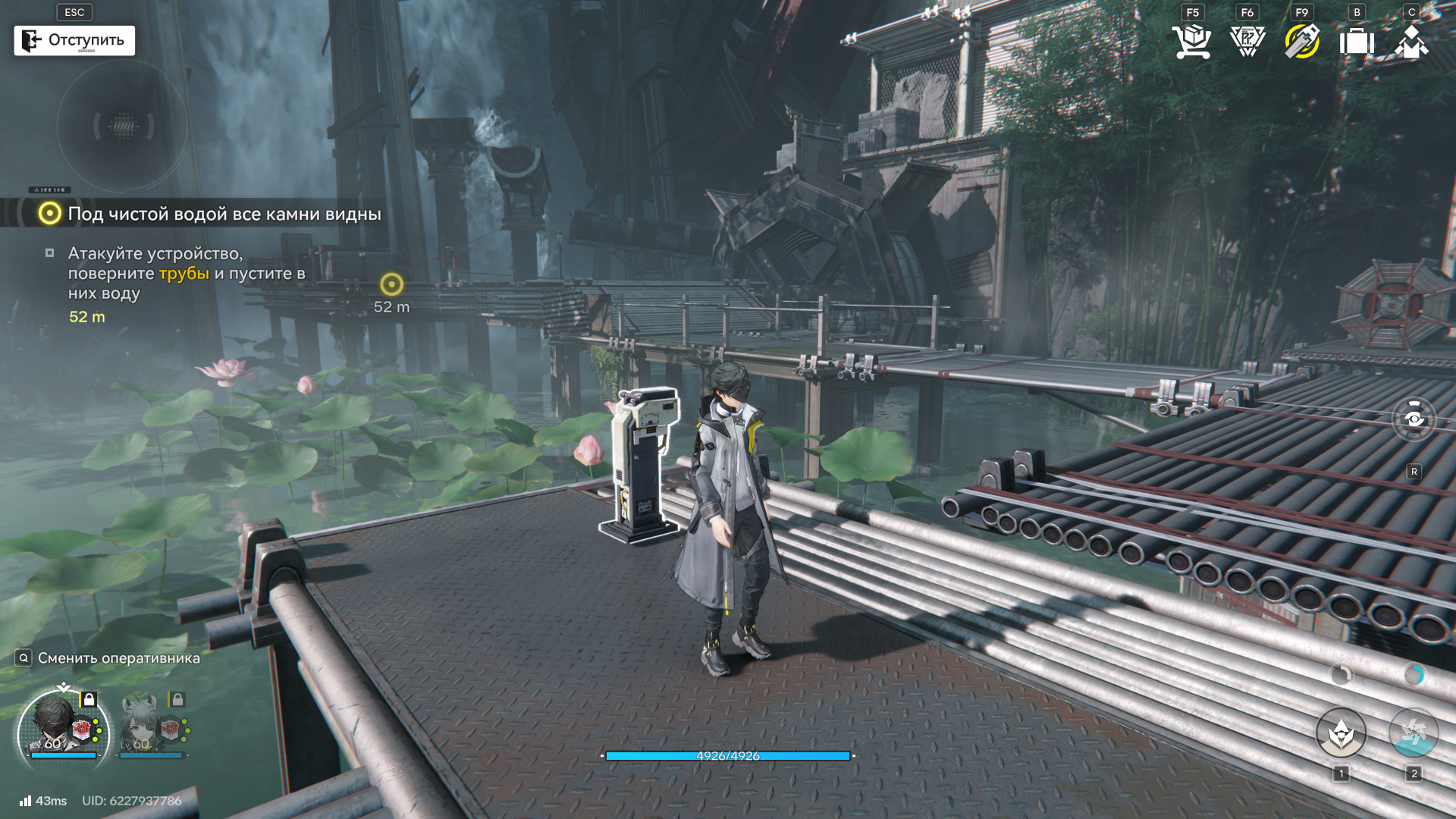Click the yellow quest waypoint marker
The height and width of the screenshot is (819, 1456).
(391, 284)
